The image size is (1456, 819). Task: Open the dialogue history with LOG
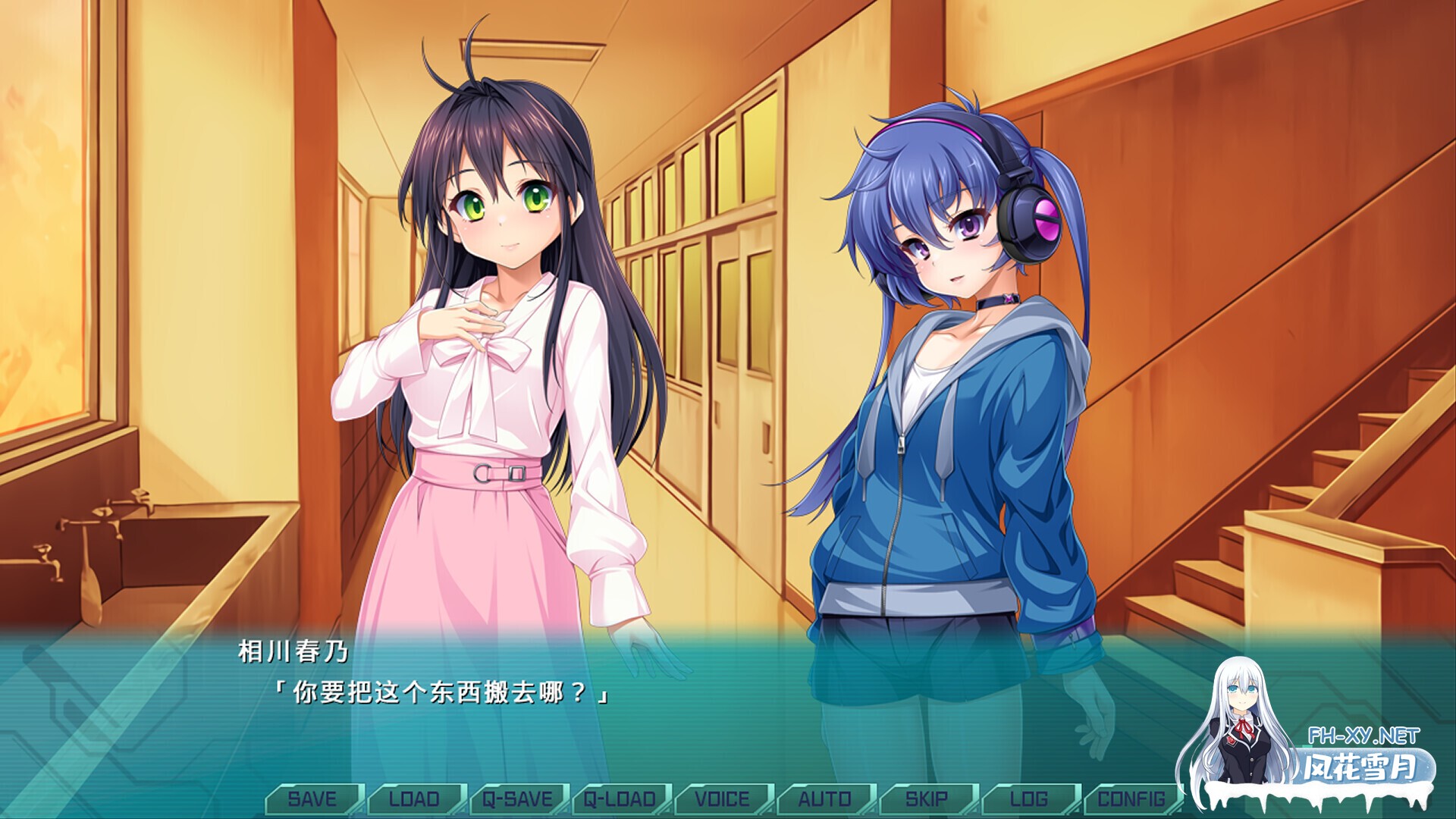pos(1031,799)
